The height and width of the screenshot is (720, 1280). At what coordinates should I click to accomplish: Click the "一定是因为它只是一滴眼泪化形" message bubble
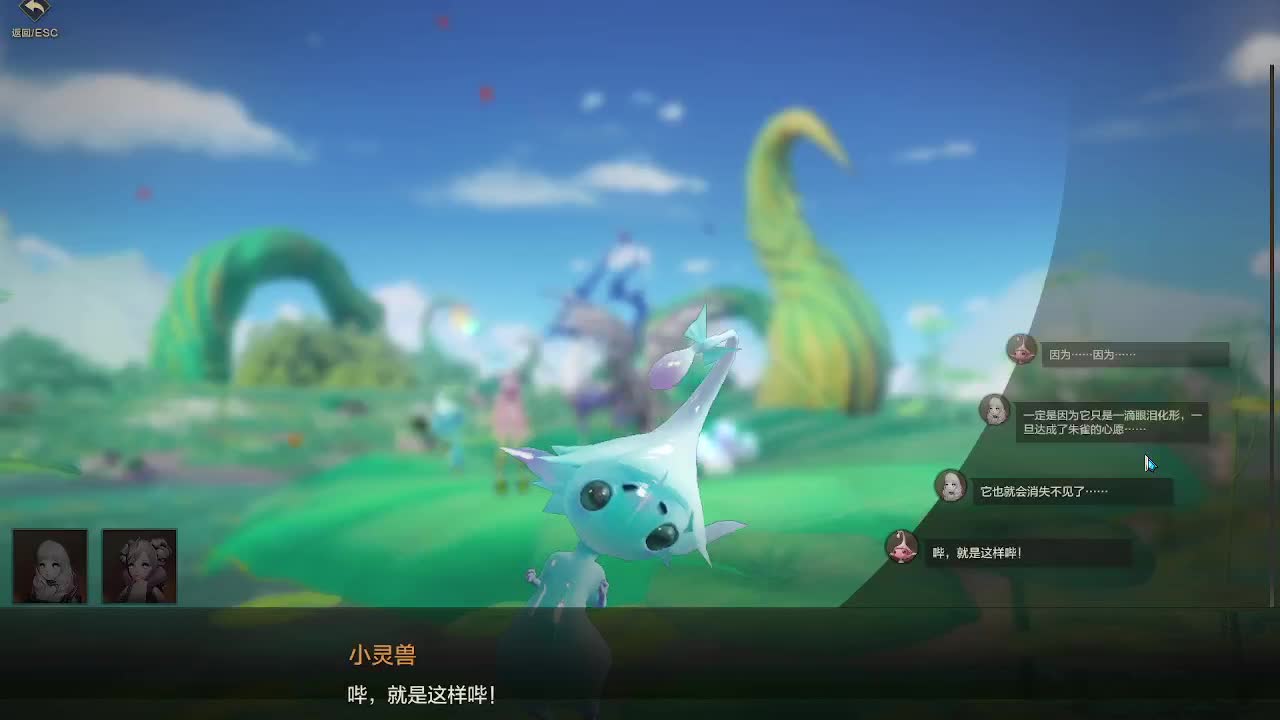tap(1114, 420)
